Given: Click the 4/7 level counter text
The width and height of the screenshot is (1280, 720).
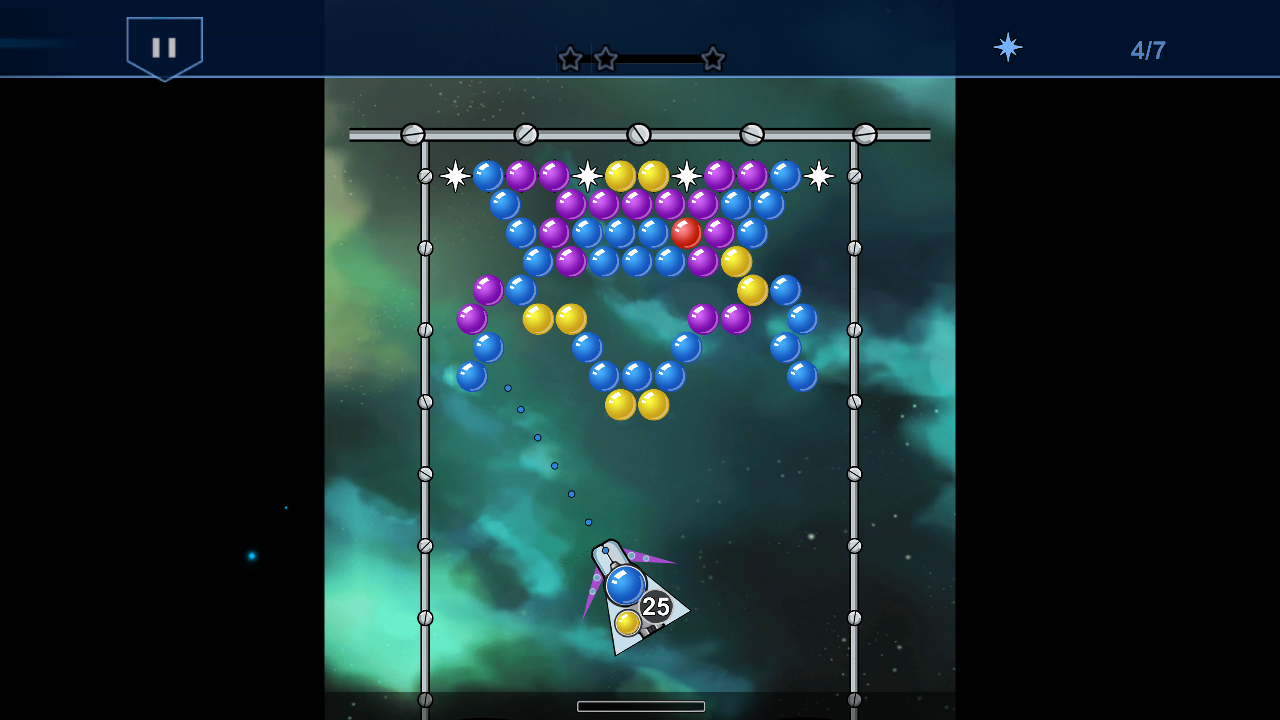Looking at the screenshot, I should point(1146,50).
